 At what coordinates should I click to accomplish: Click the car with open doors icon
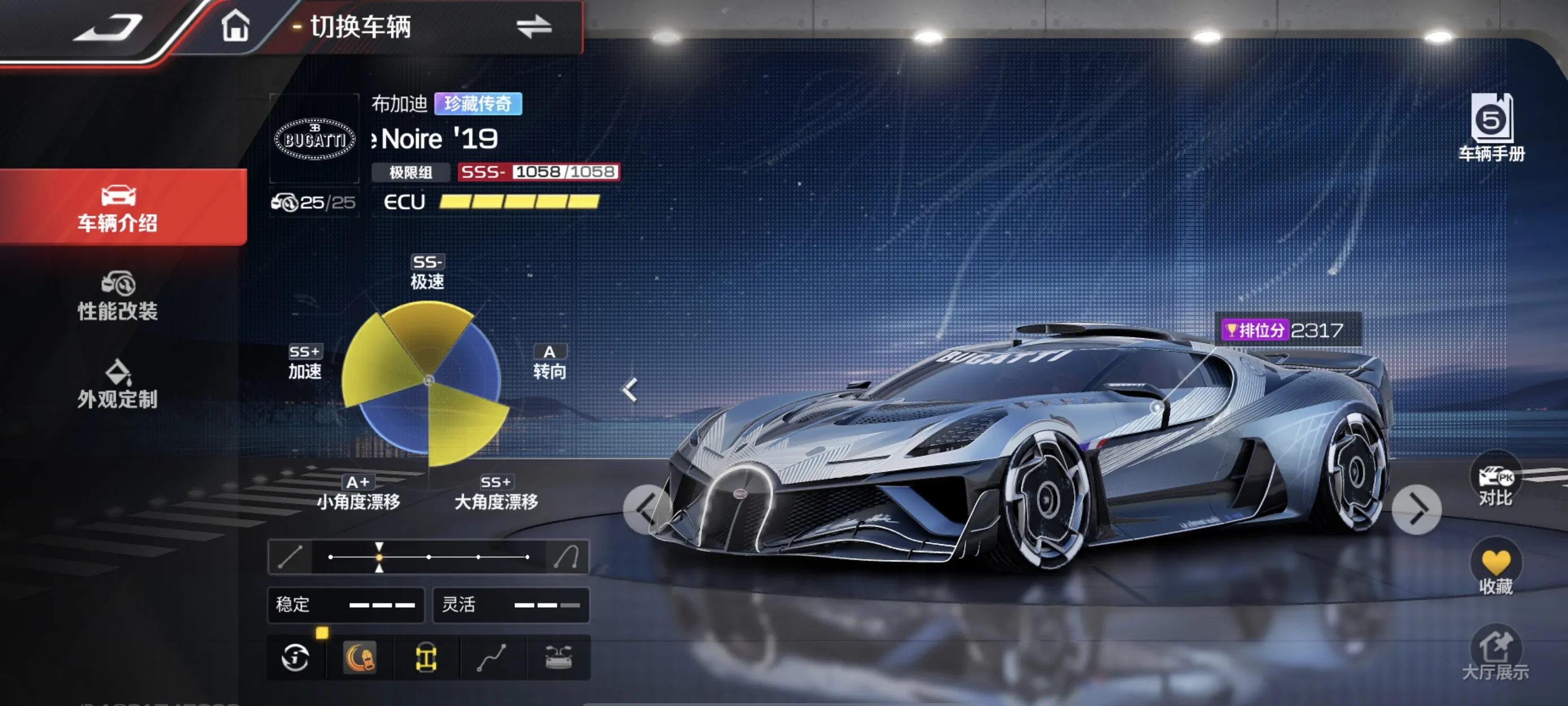[x=558, y=657]
